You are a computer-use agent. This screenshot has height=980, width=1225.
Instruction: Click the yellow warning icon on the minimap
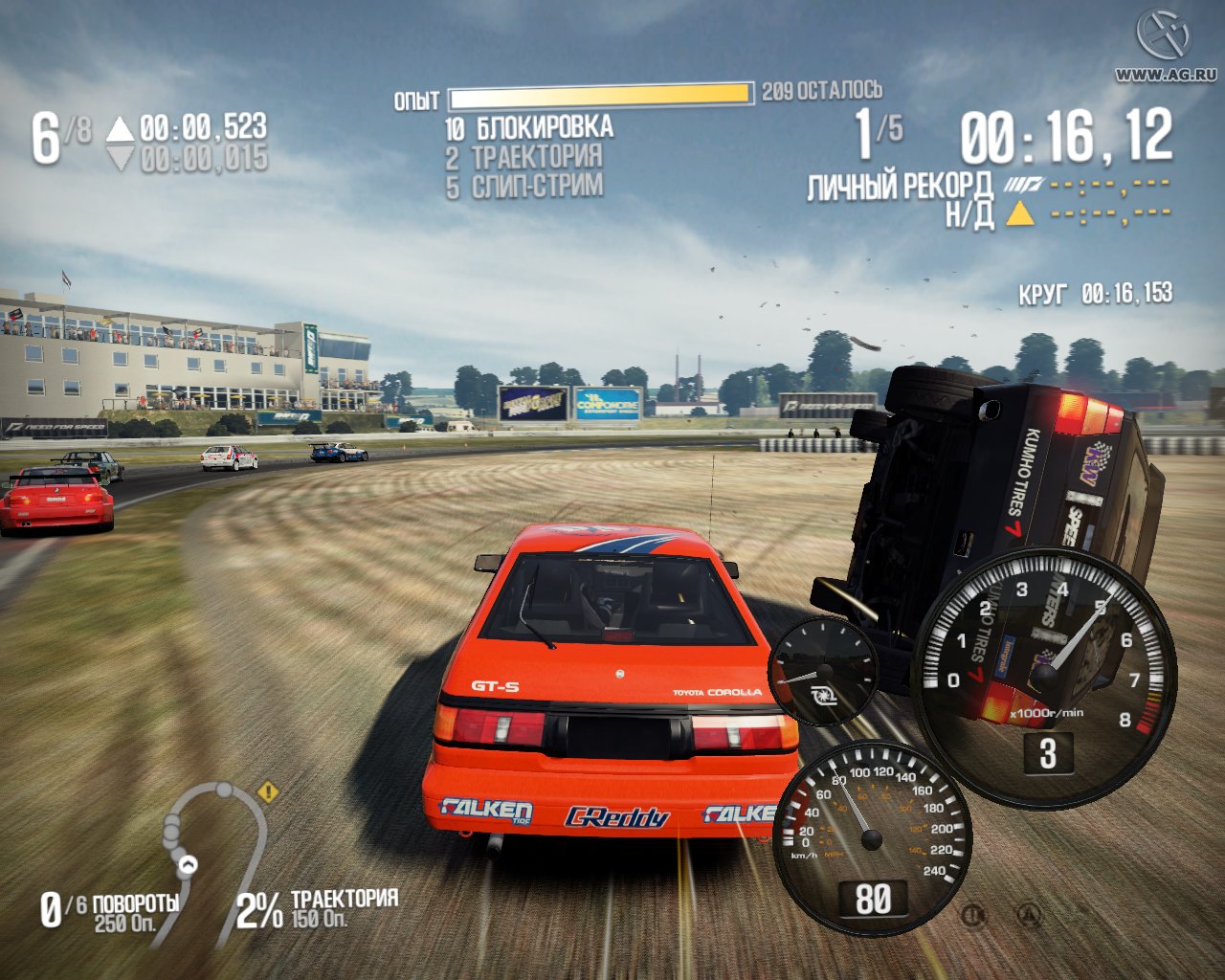[x=268, y=791]
